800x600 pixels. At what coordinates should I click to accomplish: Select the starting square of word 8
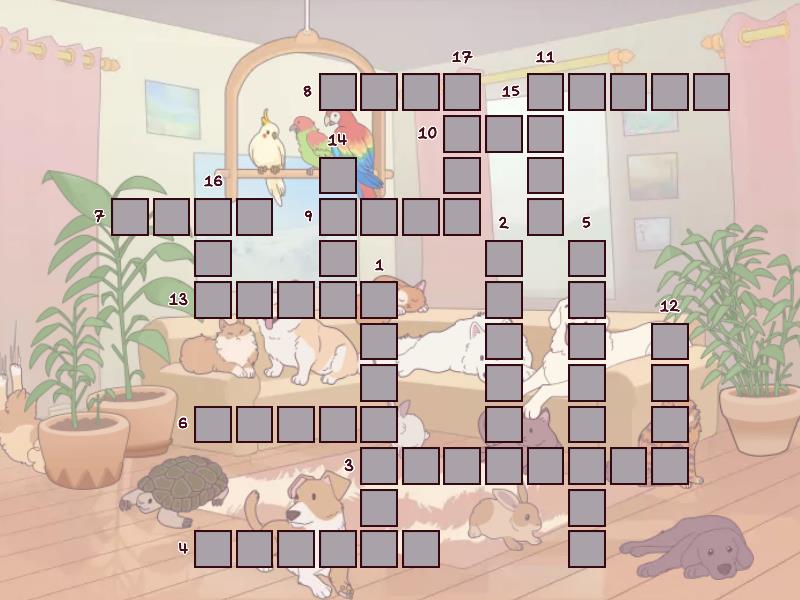point(338,92)
